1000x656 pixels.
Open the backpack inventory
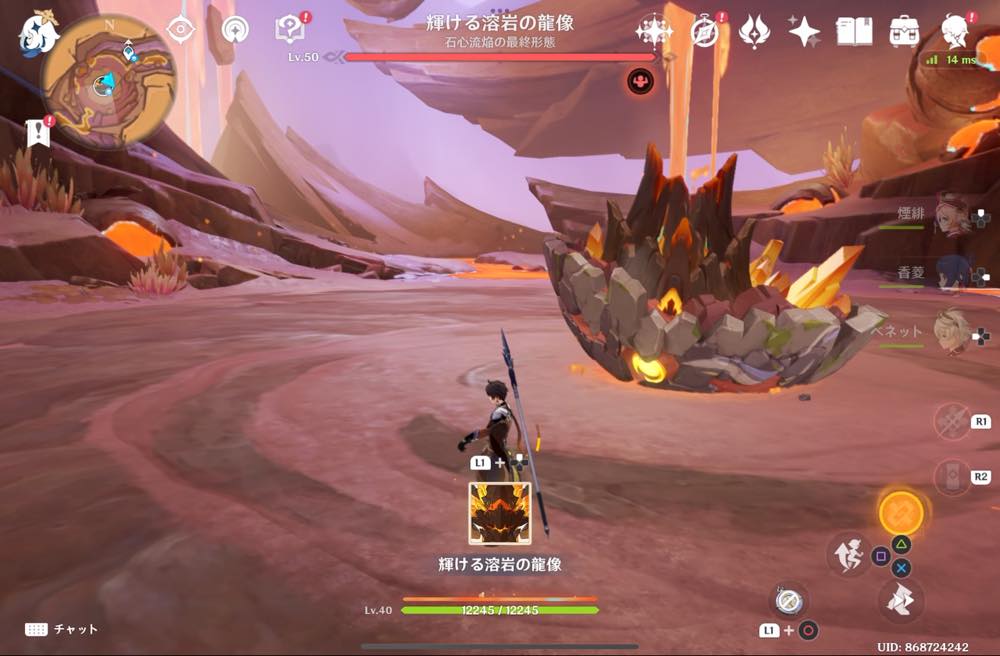905,31
